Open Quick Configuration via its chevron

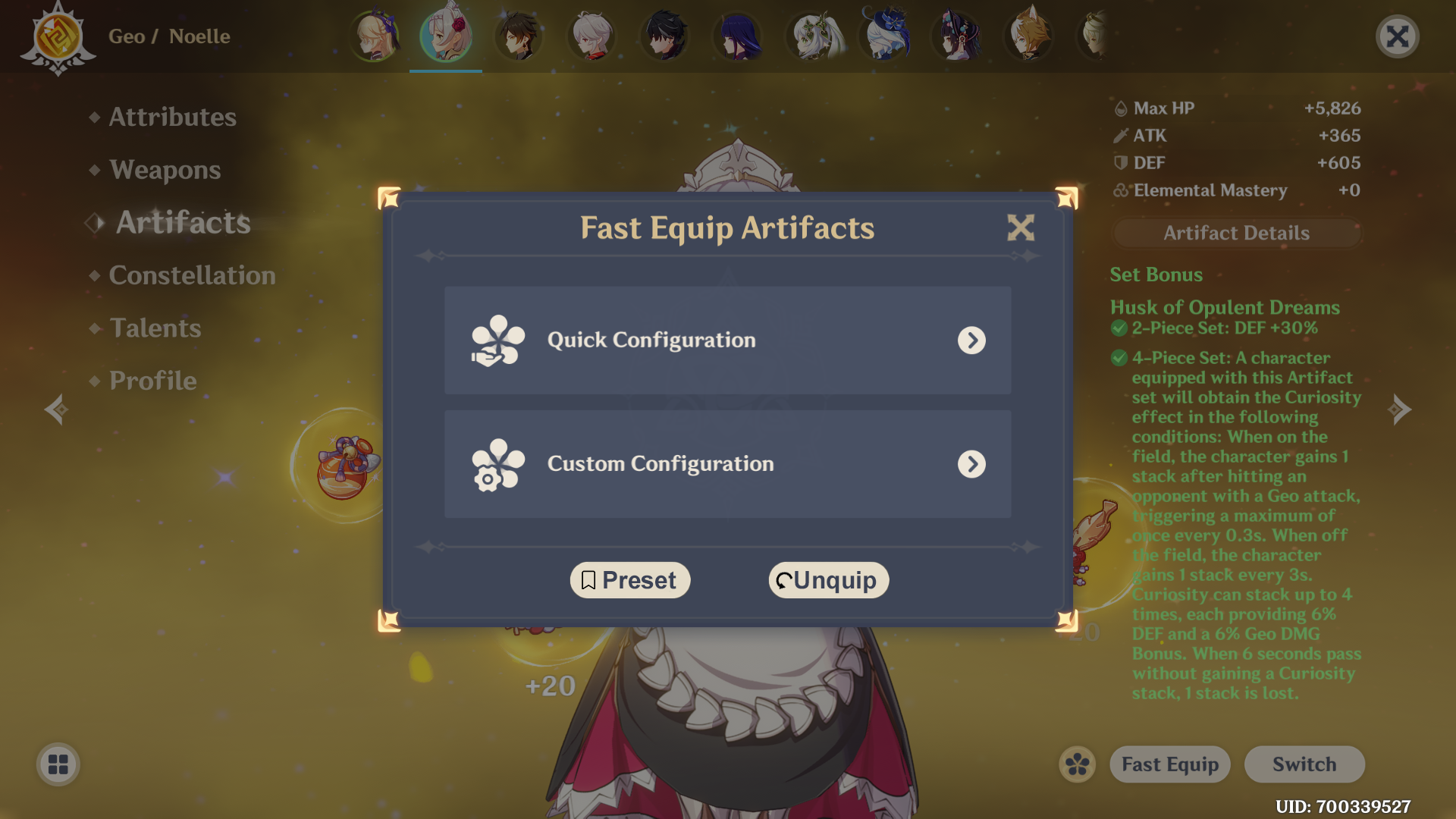(x=973, y=340)
